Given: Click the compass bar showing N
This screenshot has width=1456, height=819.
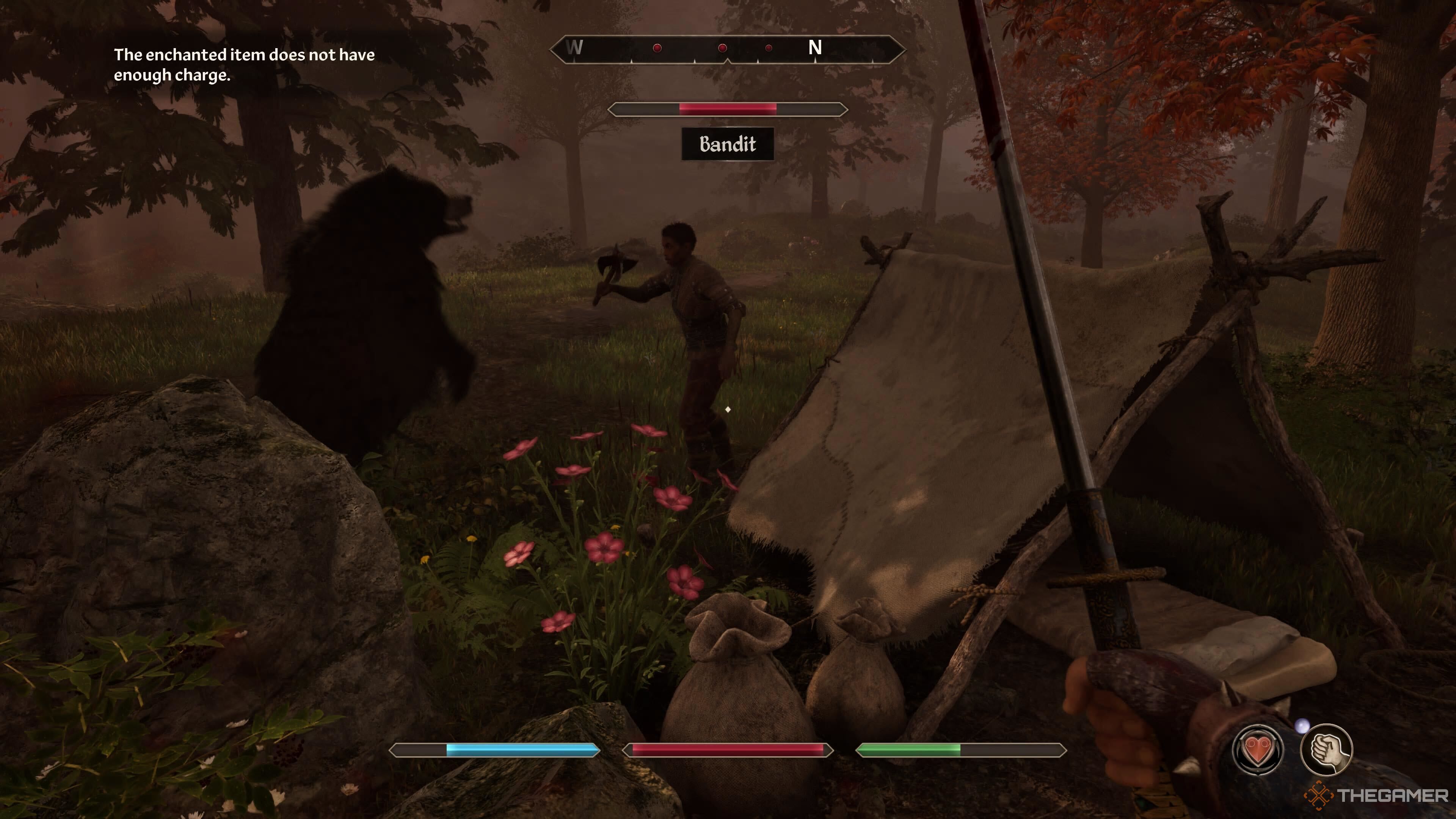Looking at the screenshot, I should click(x=728, y=49).
